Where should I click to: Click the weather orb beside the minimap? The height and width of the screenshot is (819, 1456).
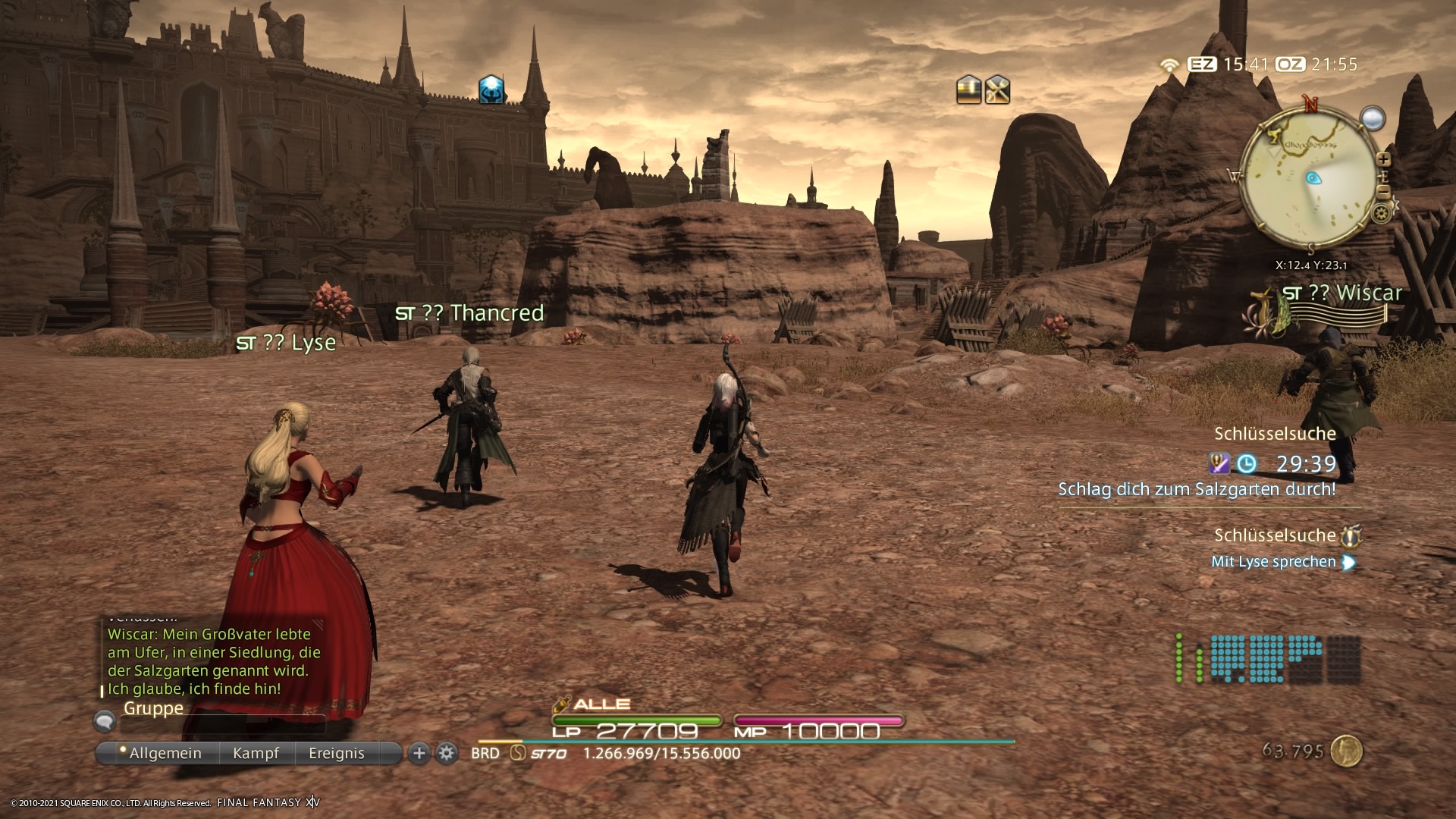click(x=1373, y=118)
